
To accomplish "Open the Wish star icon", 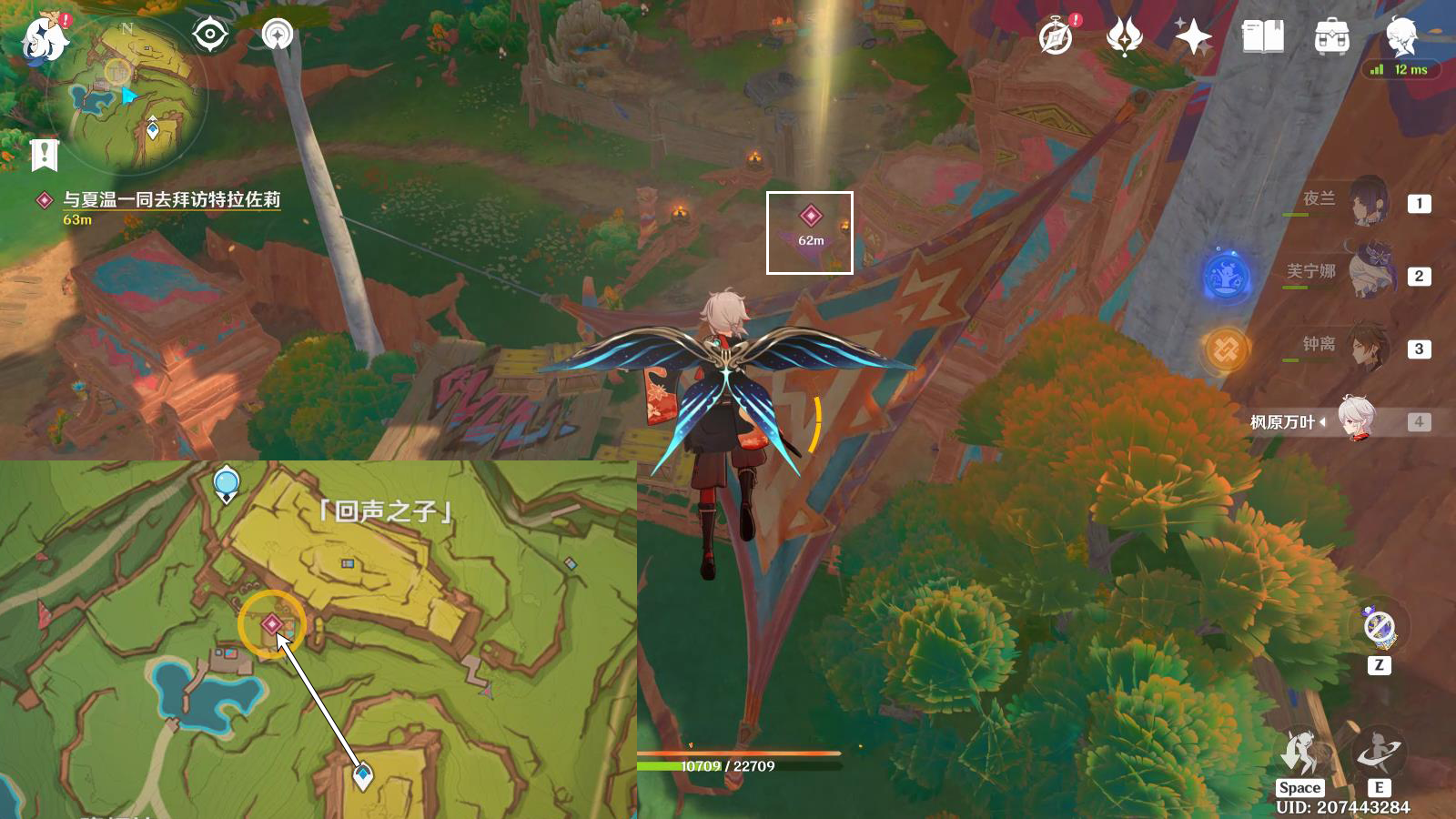I will coord(1192,37).
